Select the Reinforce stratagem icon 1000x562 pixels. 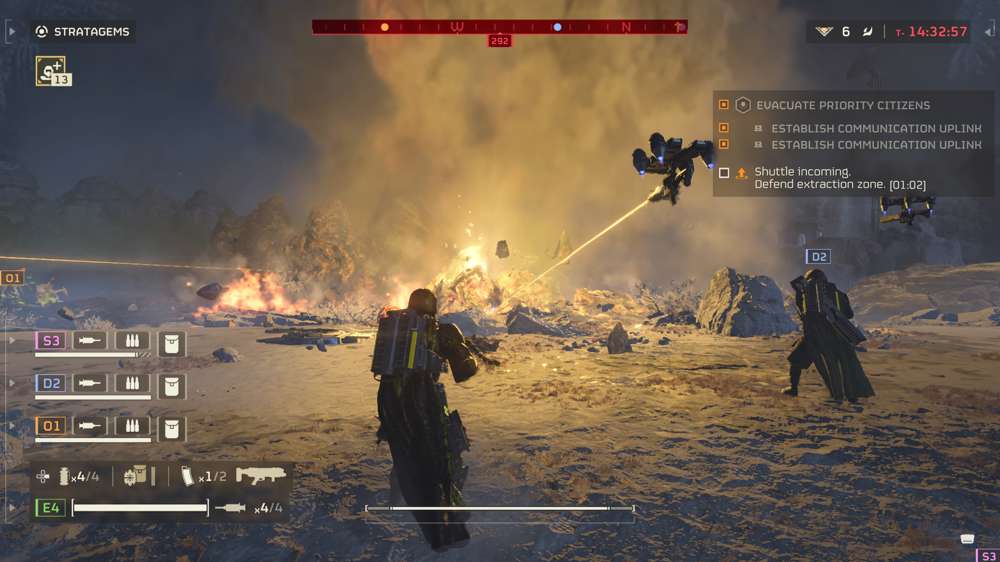(50, 69)
